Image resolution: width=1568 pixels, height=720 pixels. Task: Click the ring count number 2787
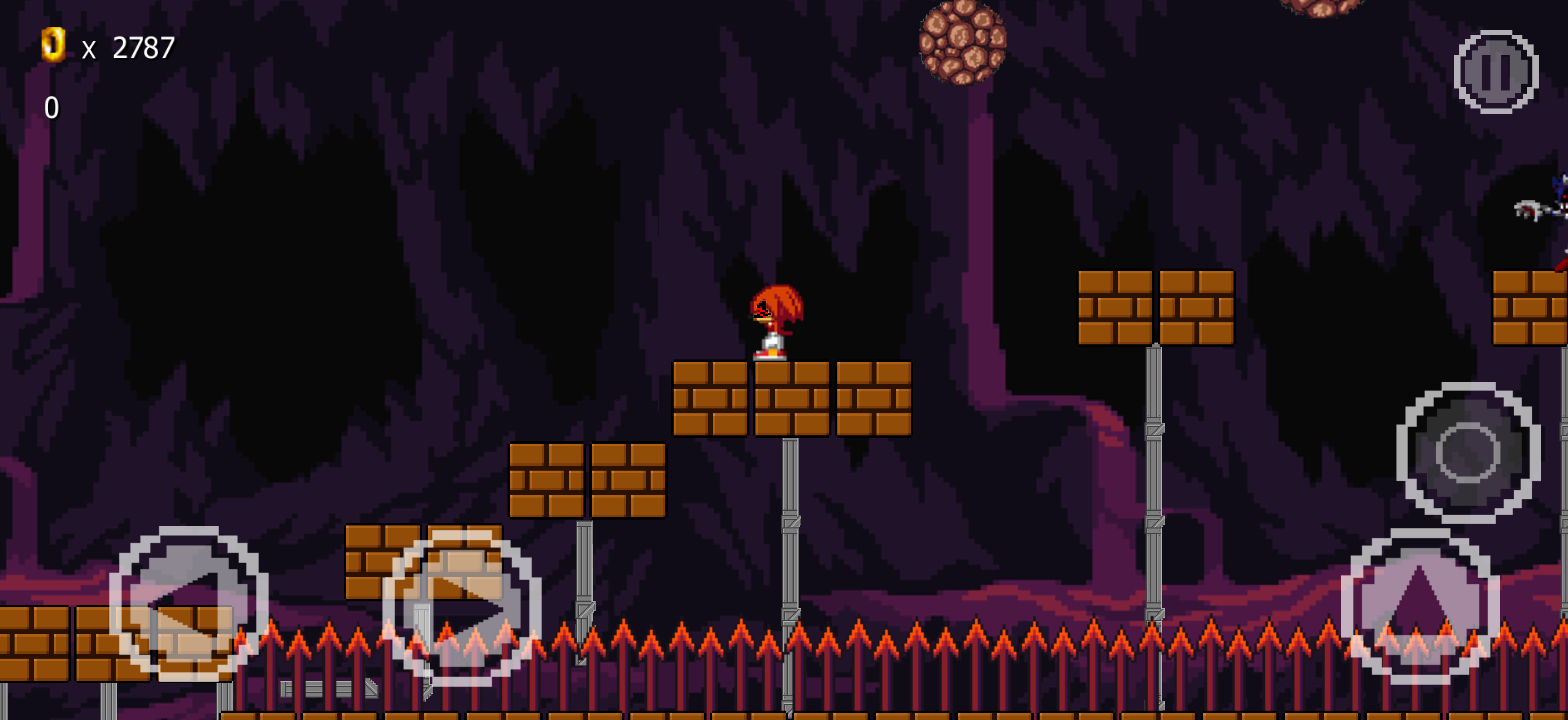coord(142,47)
